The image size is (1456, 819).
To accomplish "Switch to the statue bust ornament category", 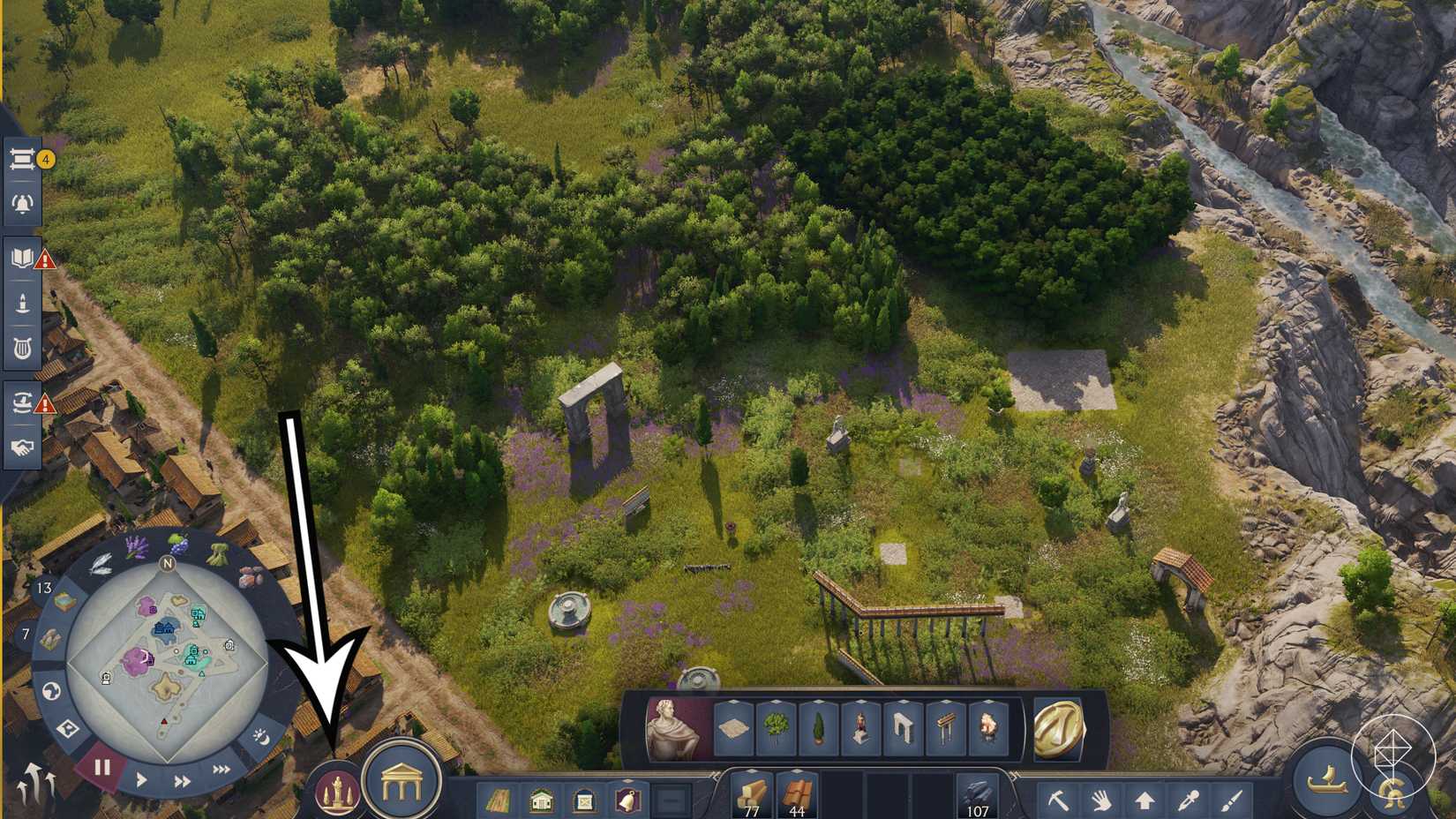I will pyautogui.click(x=671, y=726).
